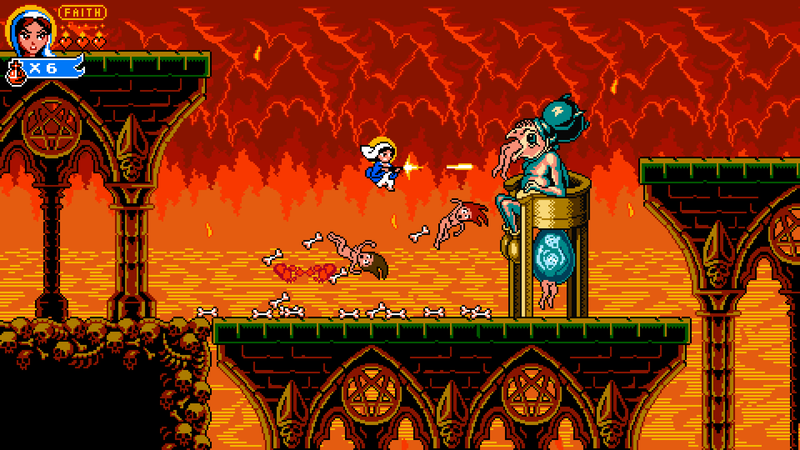Select the red holy orb item icon
The height and width of the screenshot is (450, 800).
[17, 70]
